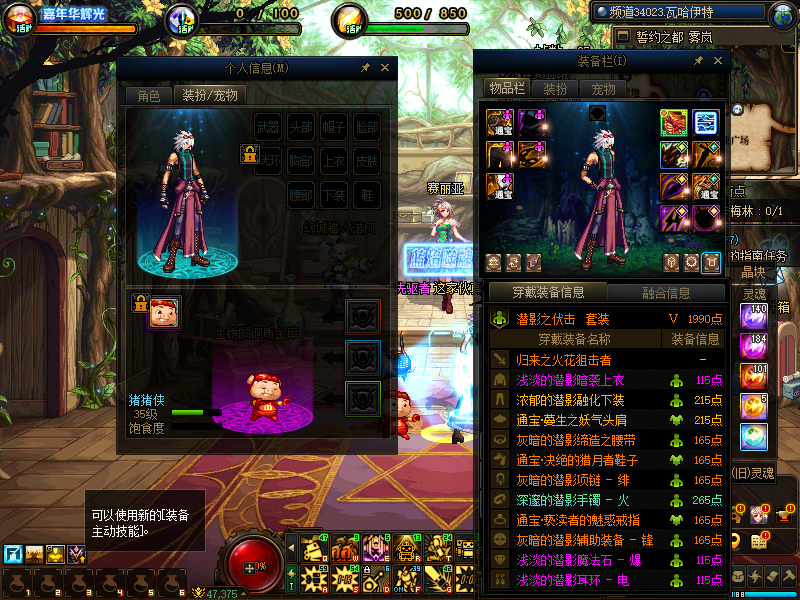Select the 深邃的潜影手镯 - 火 bracelet row
The height and width of the screenshot is (600, 800).
tap(572, 500)
